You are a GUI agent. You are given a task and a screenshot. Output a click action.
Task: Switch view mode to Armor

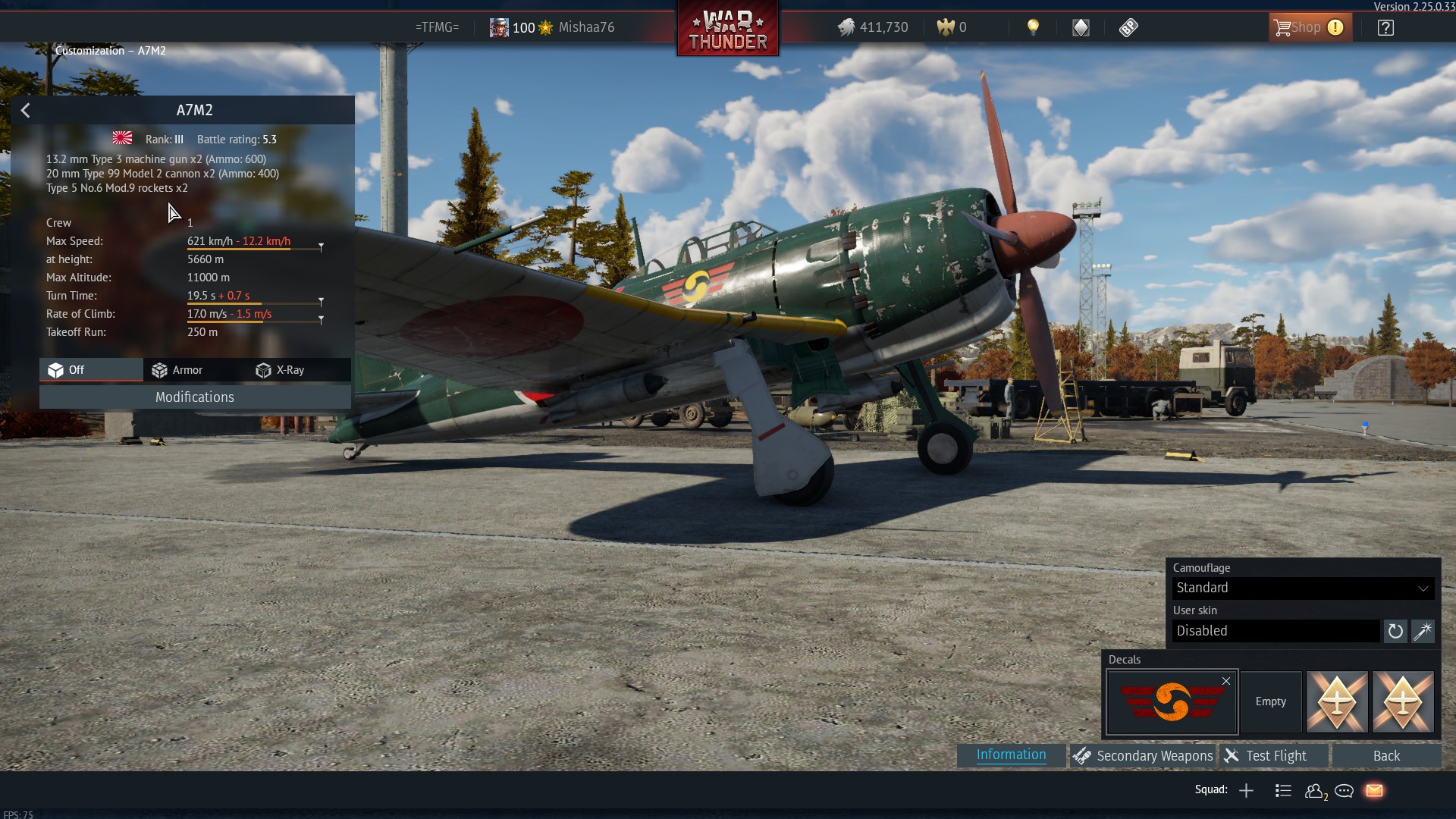(177, 370)
